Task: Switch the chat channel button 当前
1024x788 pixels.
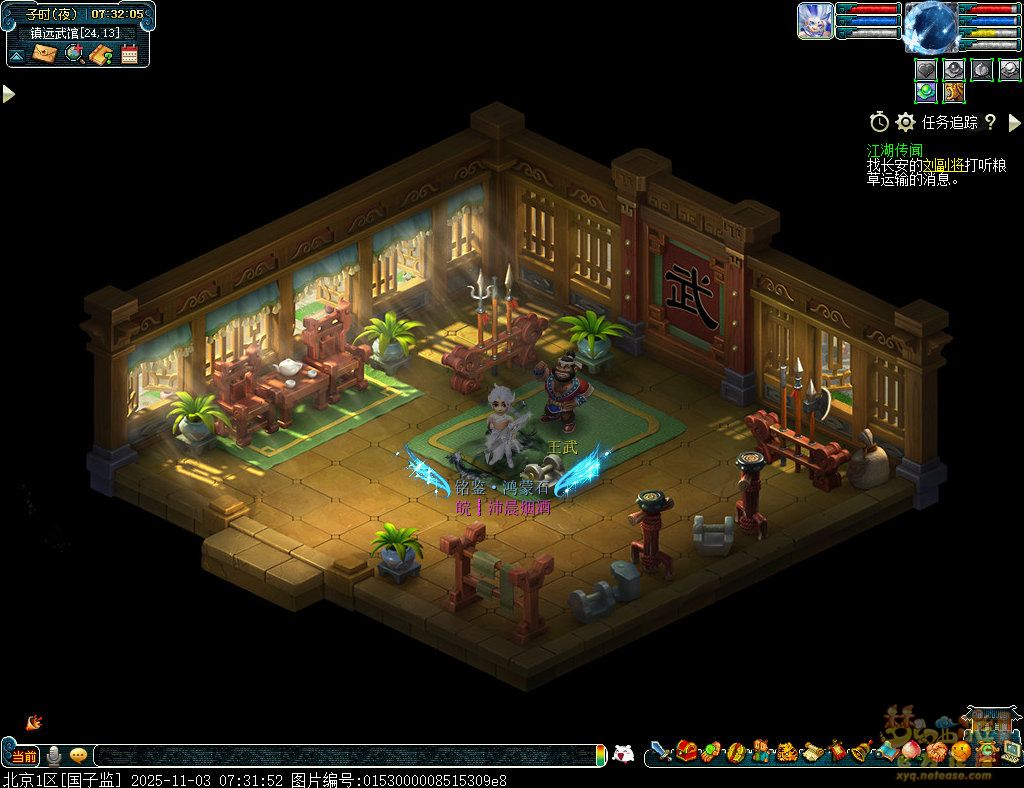Action: (x=25, y=756)
